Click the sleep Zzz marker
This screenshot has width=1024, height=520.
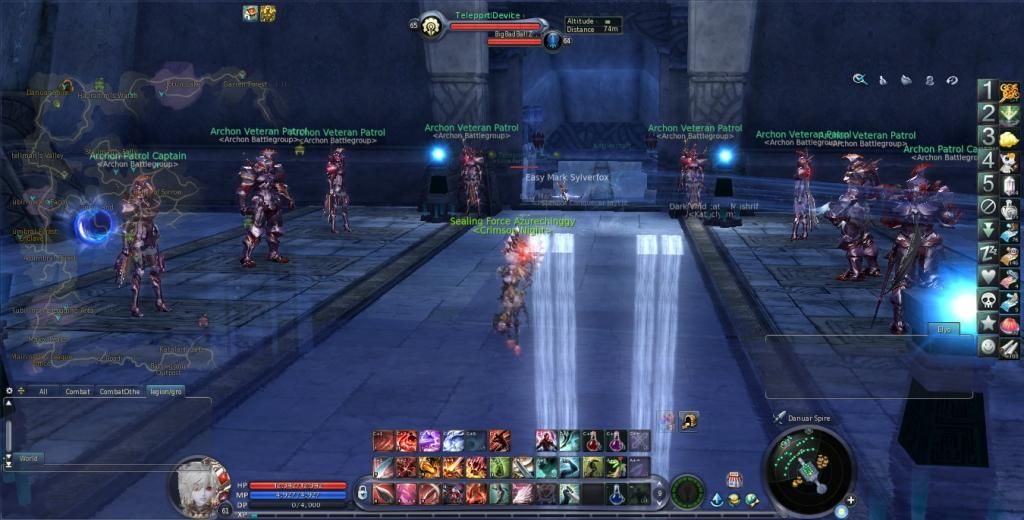point(987,252)
